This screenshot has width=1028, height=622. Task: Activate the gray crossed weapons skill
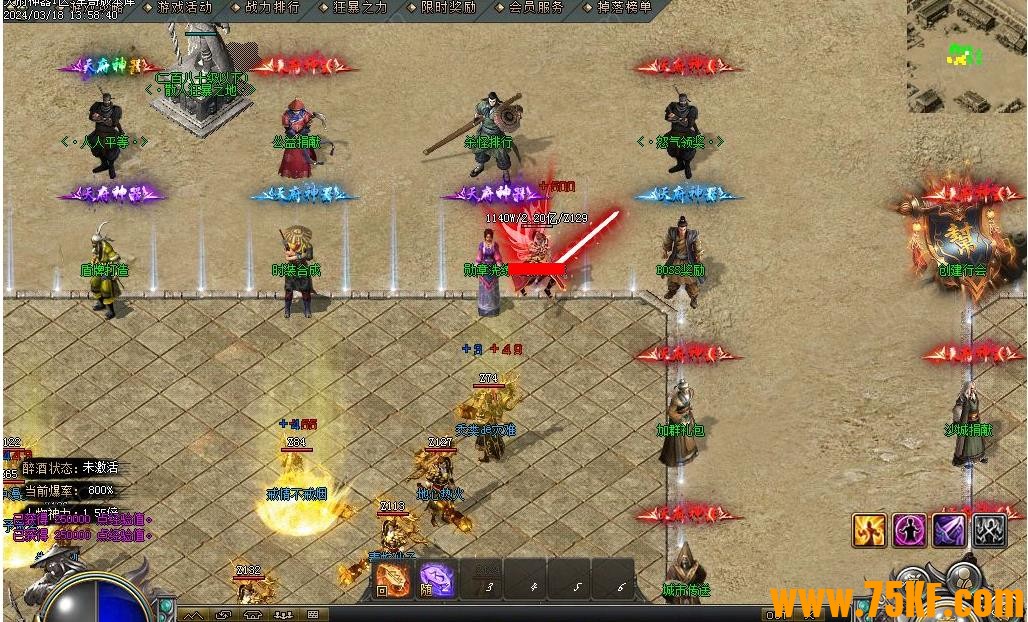click(x=989, y=530)
